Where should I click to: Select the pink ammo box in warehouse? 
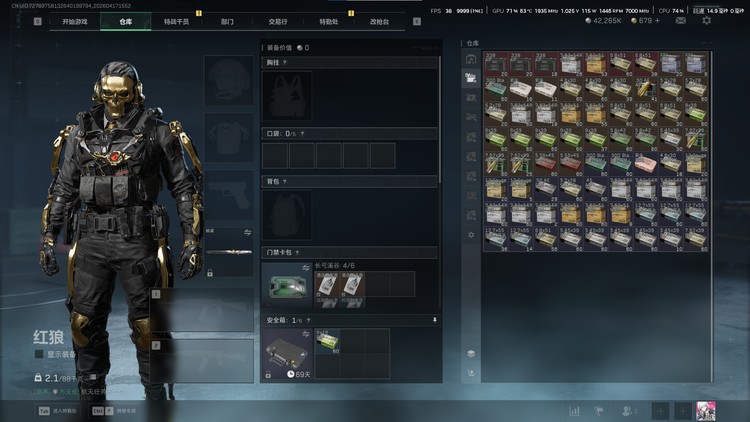(647, 163)
